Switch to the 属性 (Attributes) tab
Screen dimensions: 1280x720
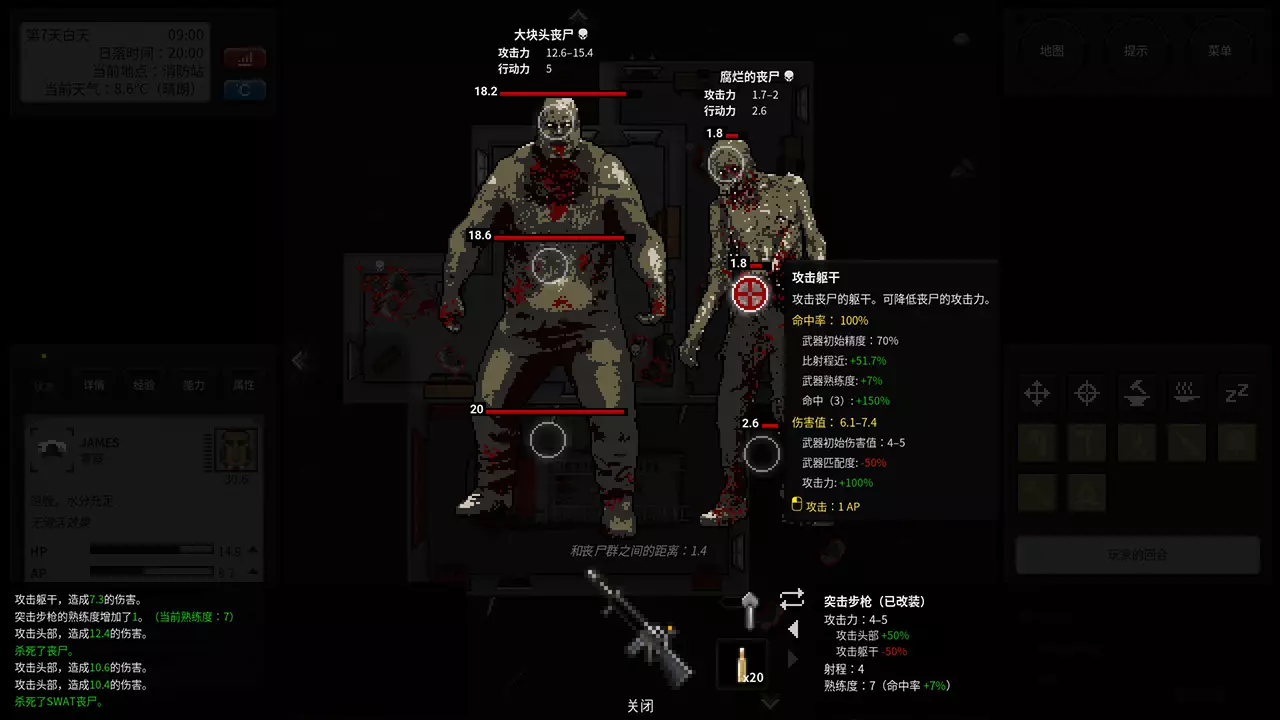[x=241, y=384]
